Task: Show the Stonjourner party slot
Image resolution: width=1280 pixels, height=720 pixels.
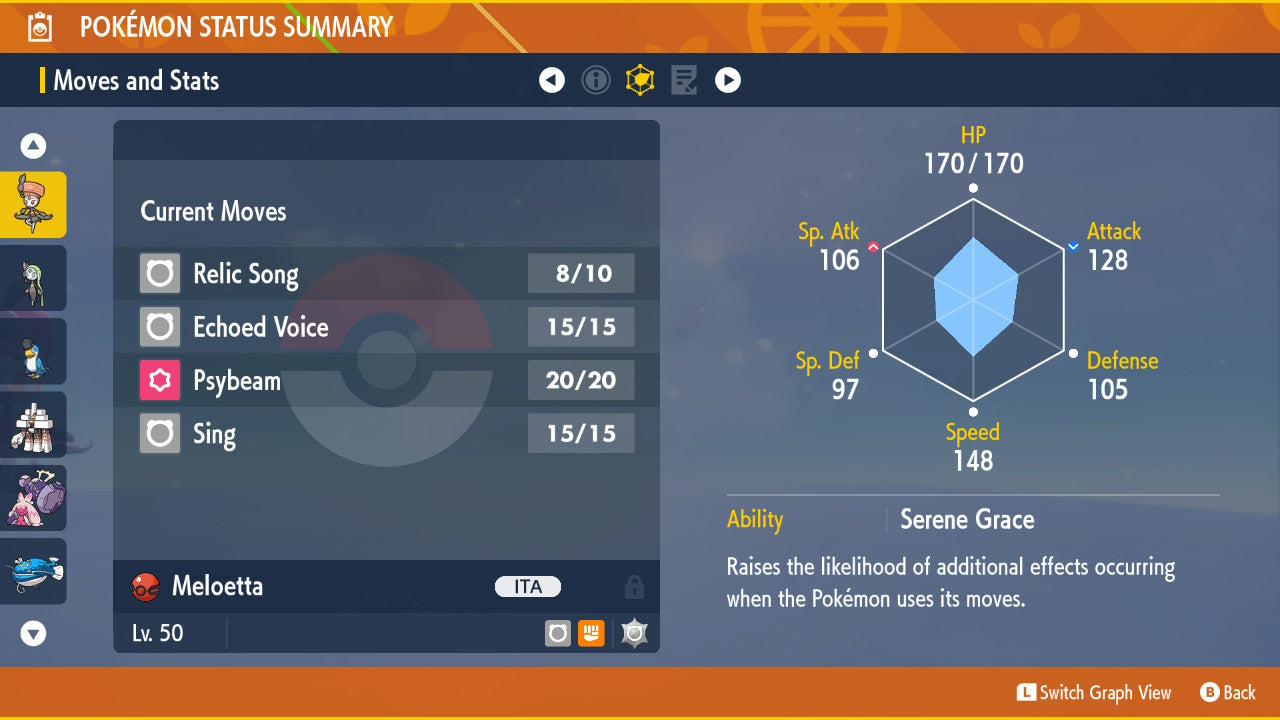Action: click(34, 425)
